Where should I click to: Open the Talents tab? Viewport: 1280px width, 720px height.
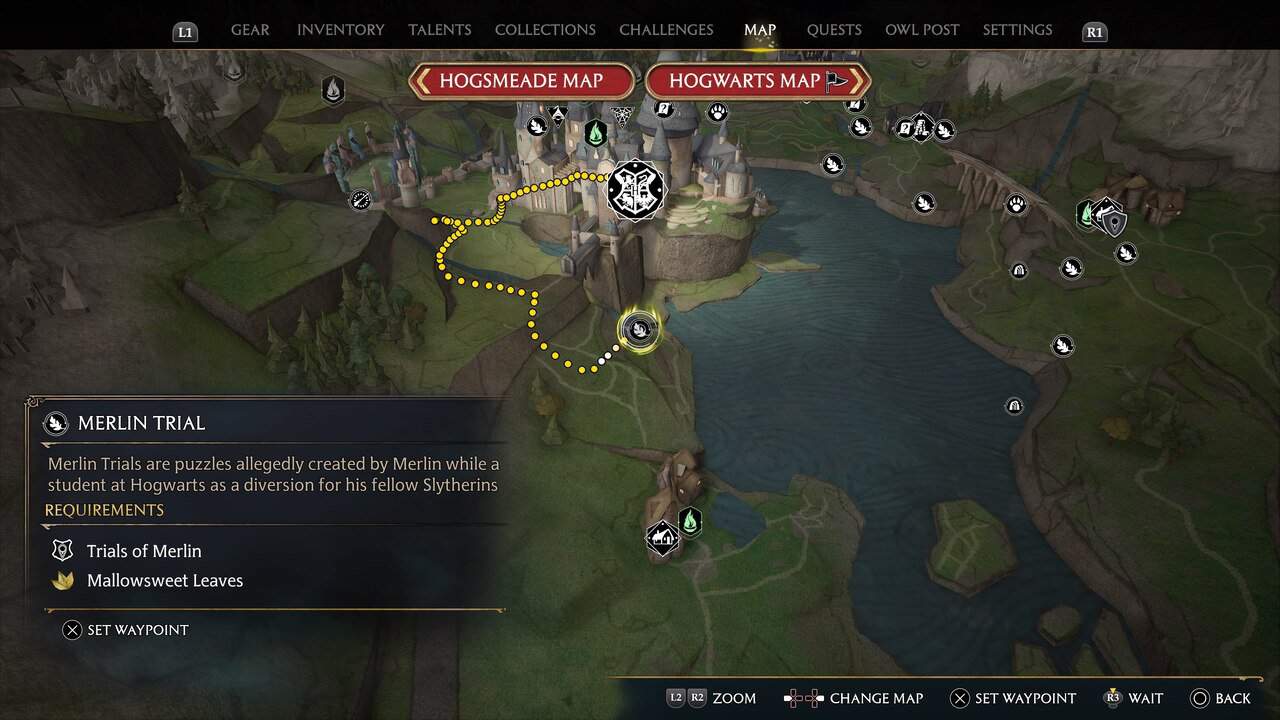[x=439, y=30]
